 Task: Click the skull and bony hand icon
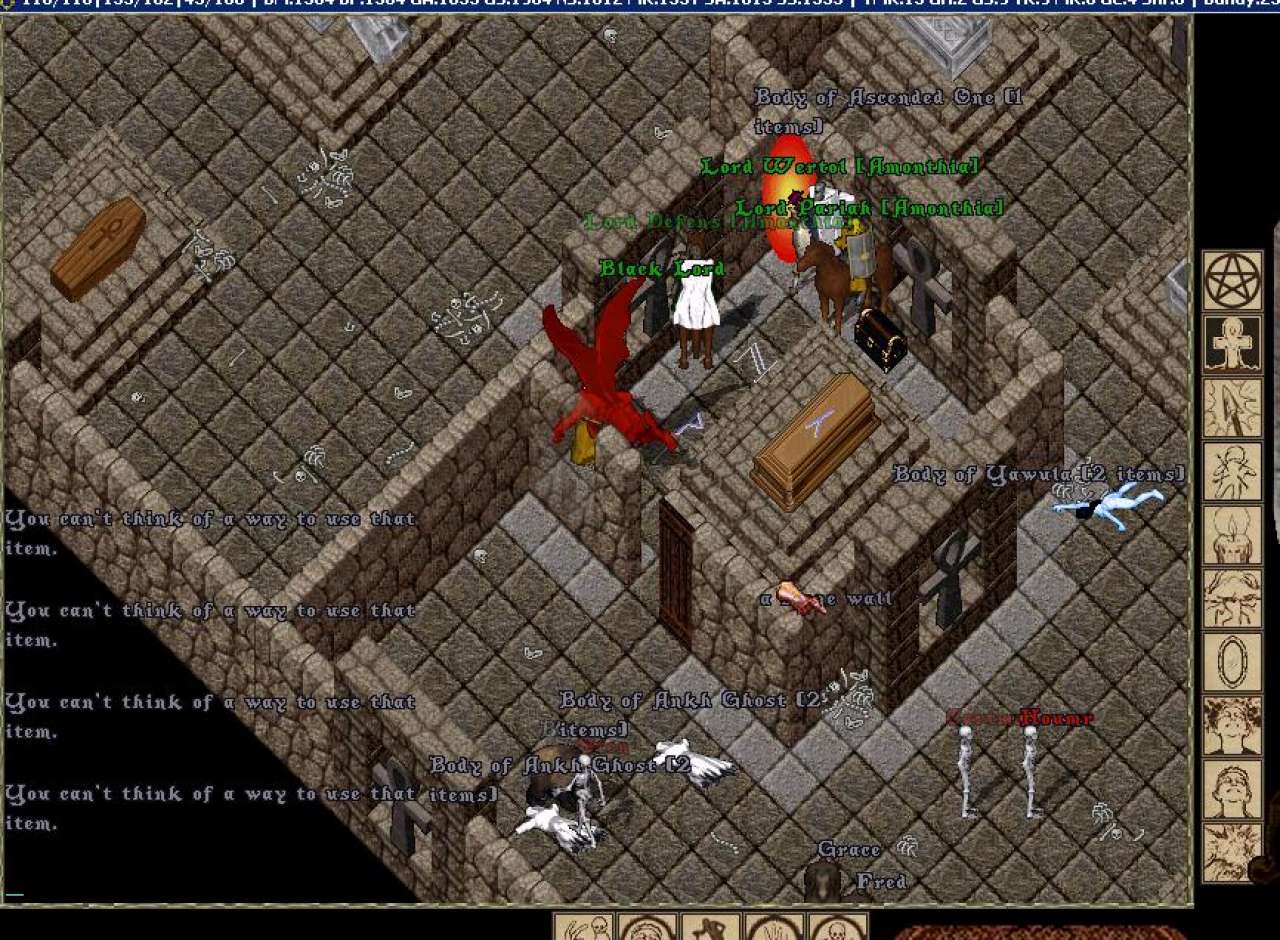(x=583, y=928)
